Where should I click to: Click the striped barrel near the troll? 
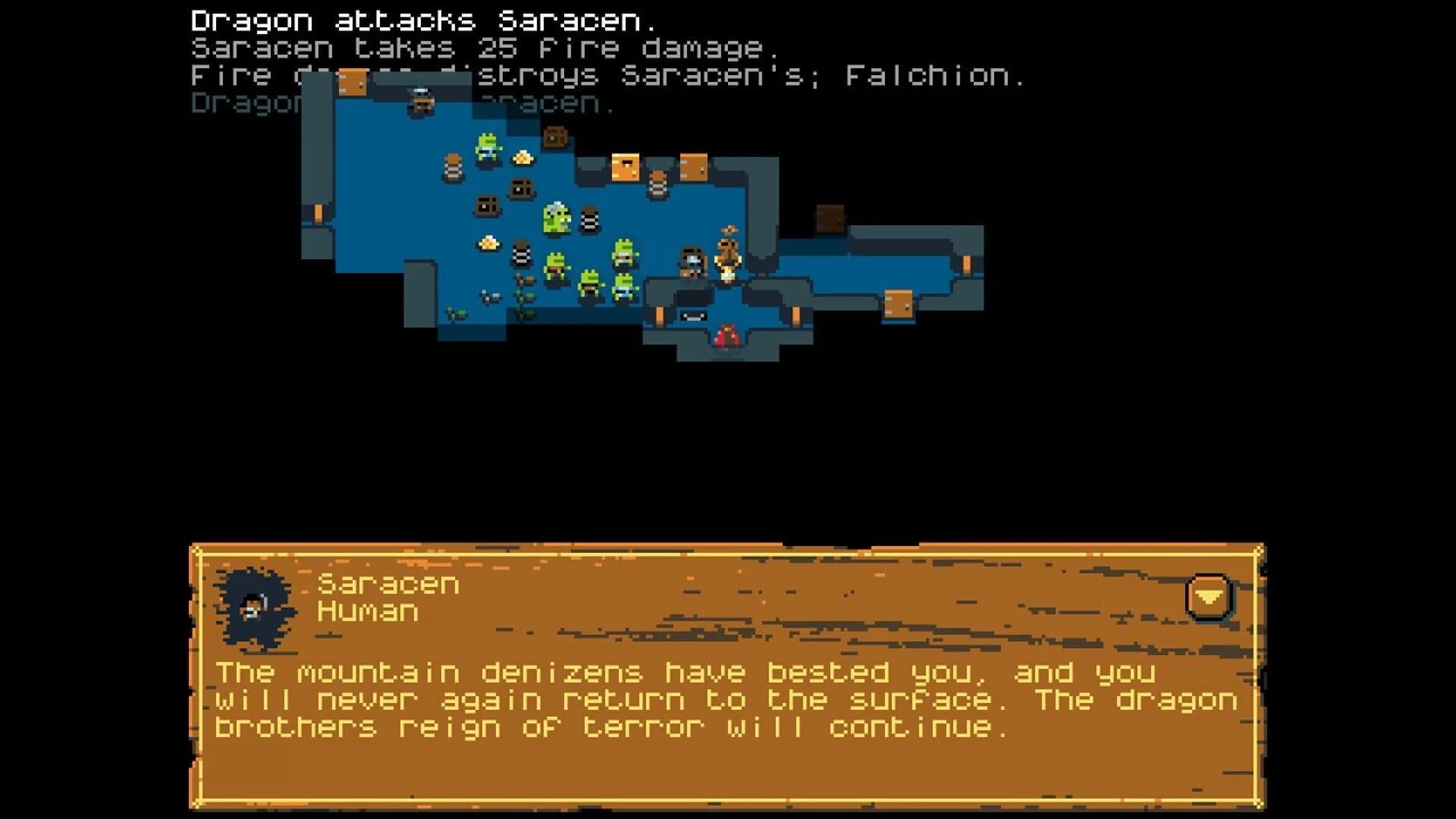589,219
